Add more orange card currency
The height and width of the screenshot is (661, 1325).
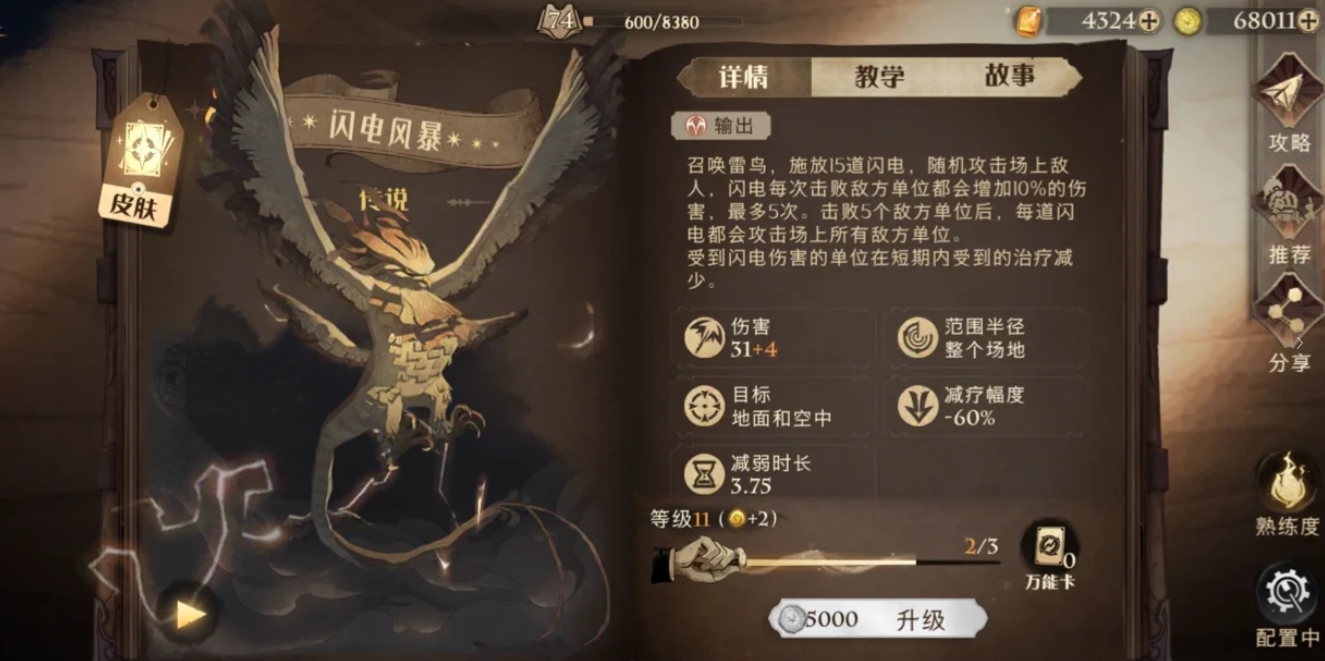coord(1150,20)
